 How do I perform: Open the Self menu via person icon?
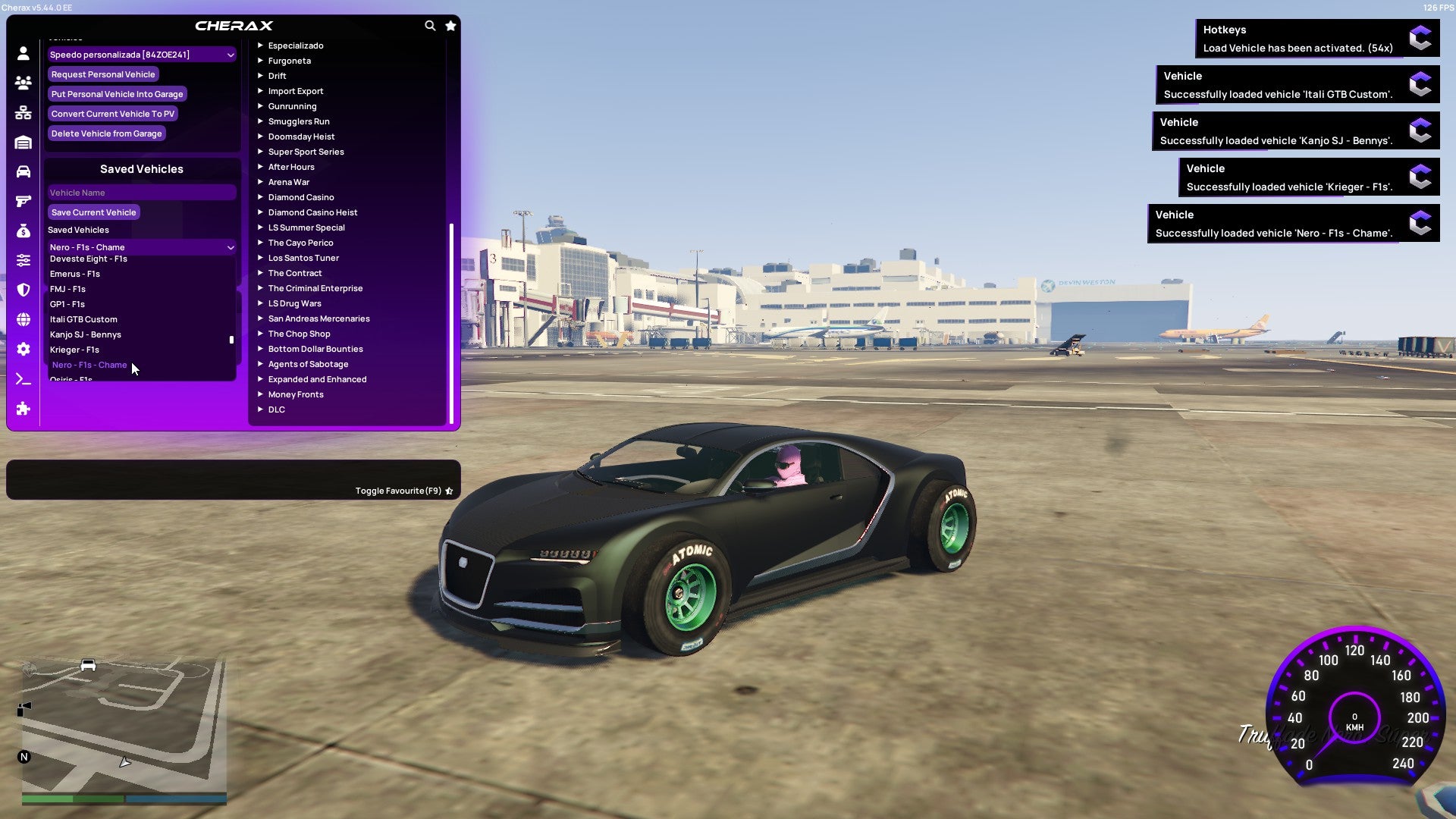point(23,53)
